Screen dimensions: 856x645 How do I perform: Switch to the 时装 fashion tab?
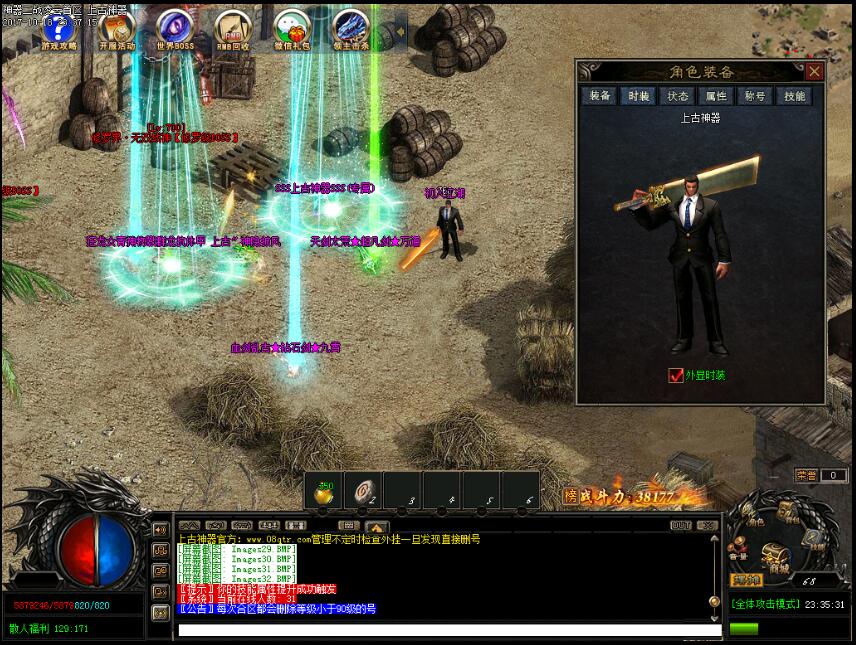click(x=638, y=96)
